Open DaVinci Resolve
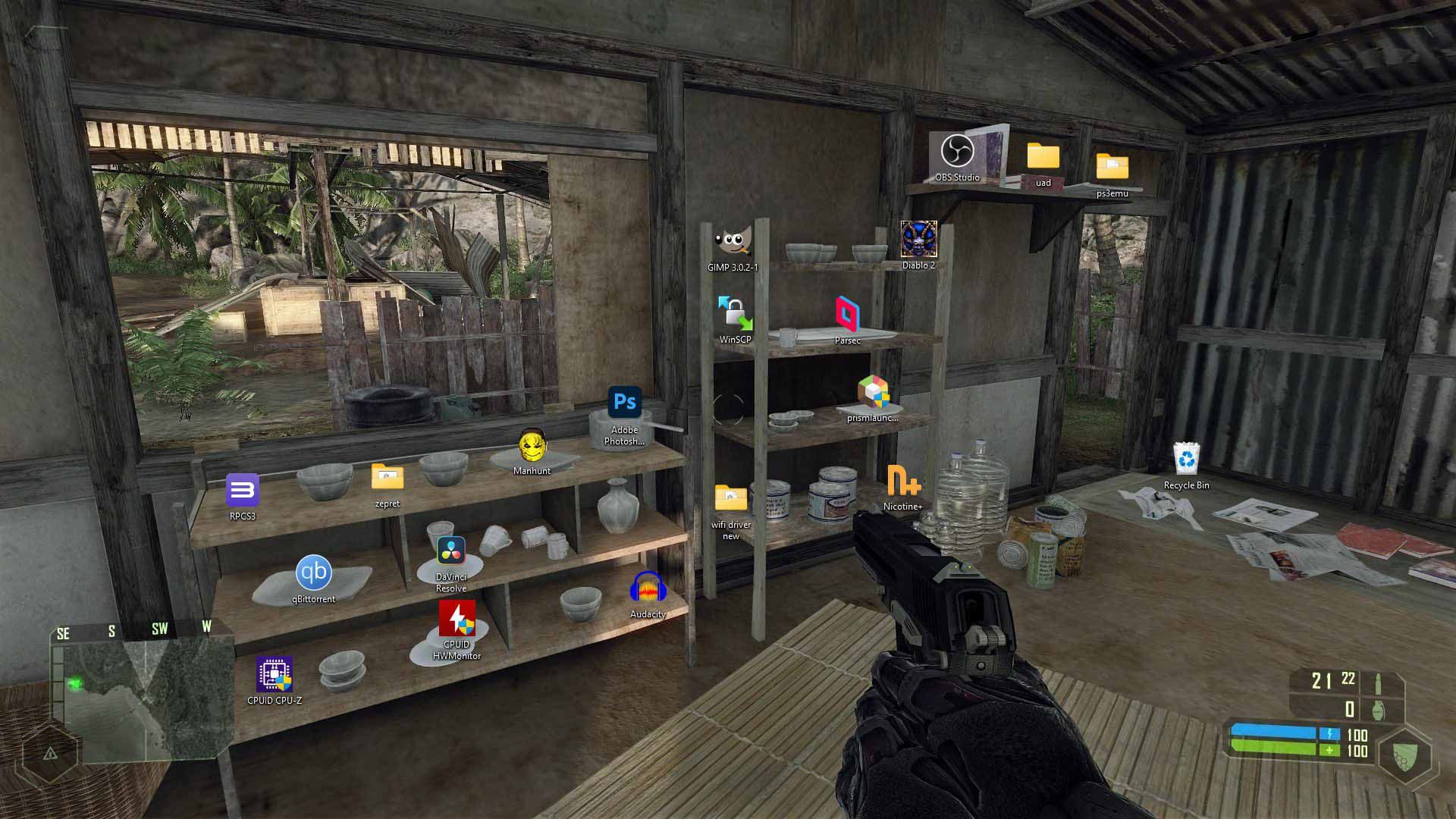This screenshot has height=819, width=1456. (x=450, y=553)
